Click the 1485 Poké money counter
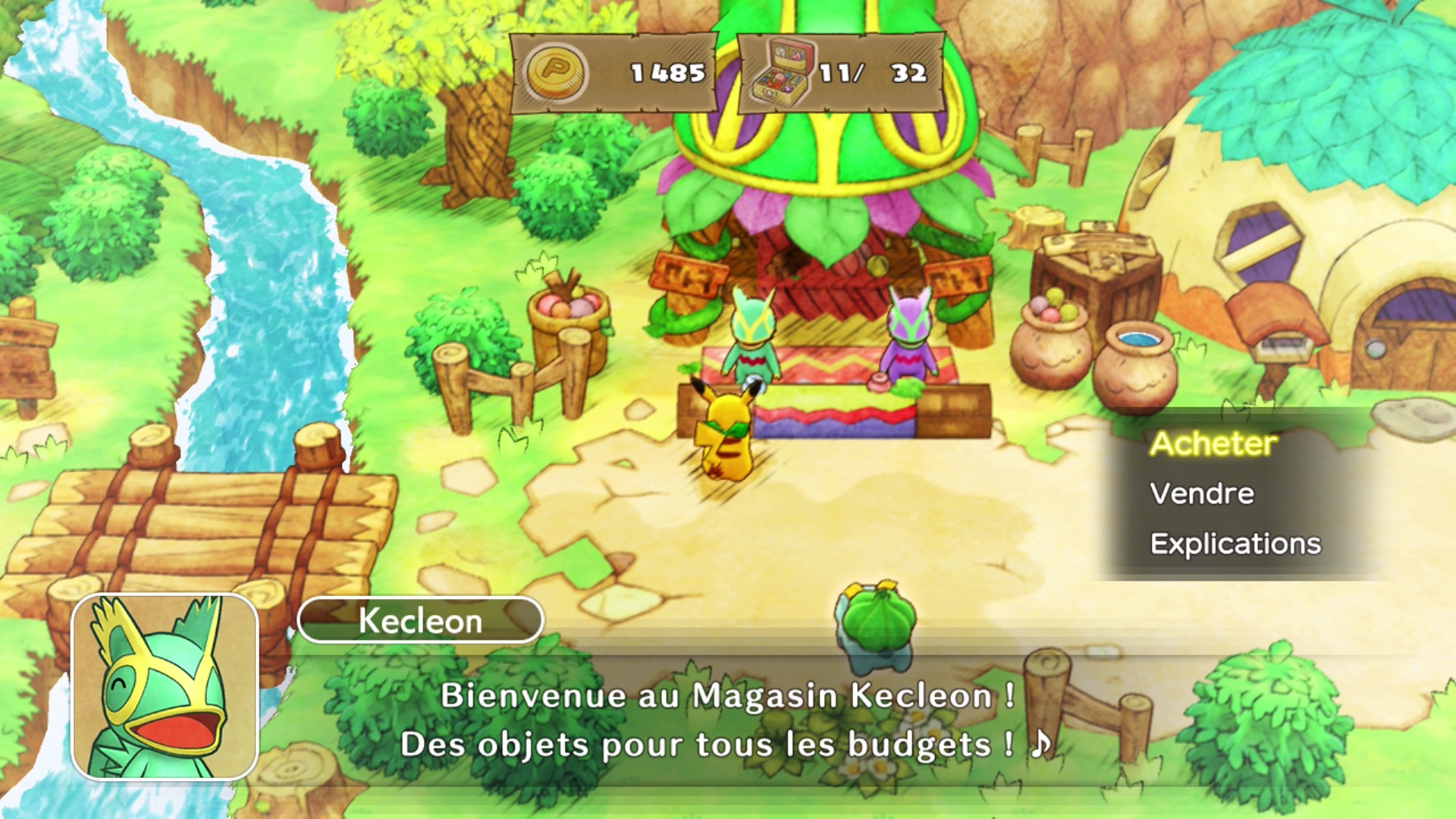Image resolution: width=1456 pixels, height=819 pixels. click(x=666, y=74)
